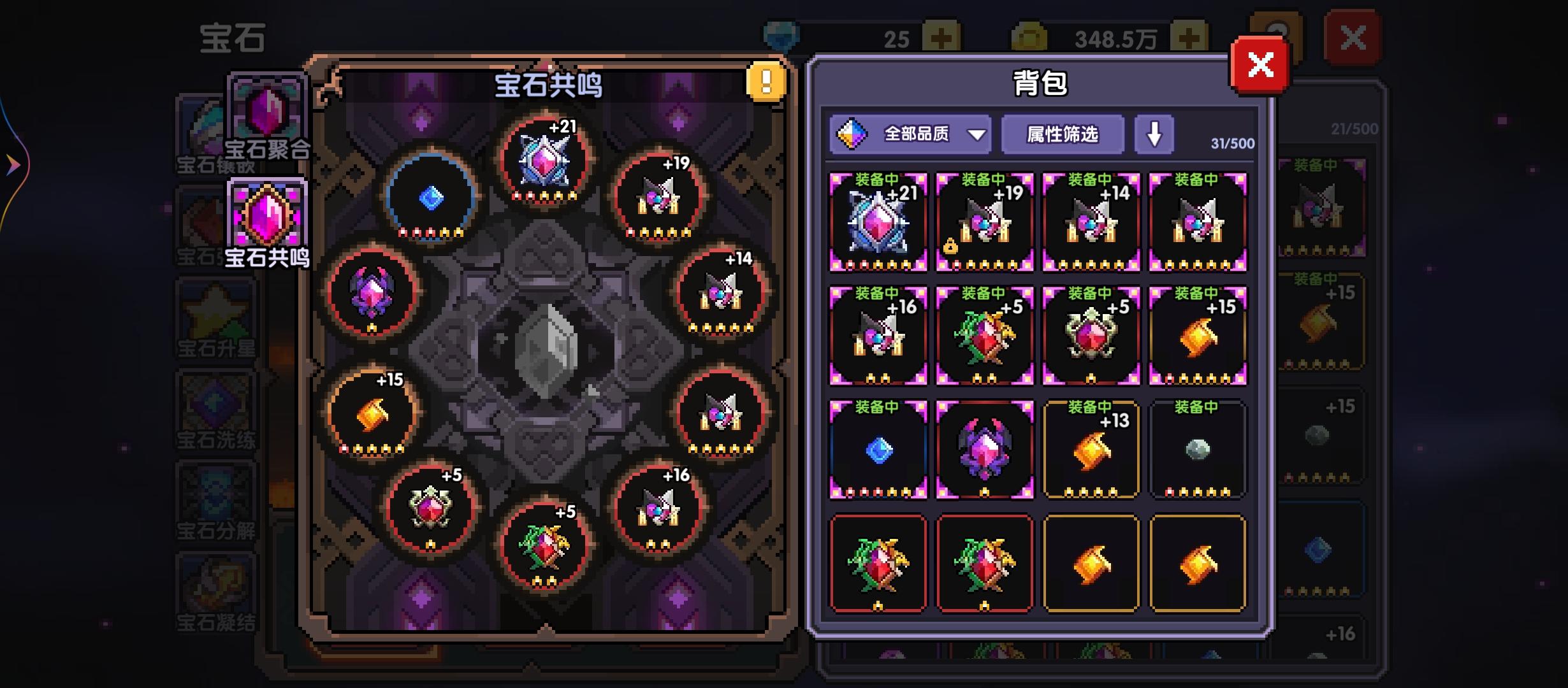1568x688 pixels.
Task: Click the yellow exclamation notice icon on 宝石共鸣 panel
Action: [x=766, y=83]
